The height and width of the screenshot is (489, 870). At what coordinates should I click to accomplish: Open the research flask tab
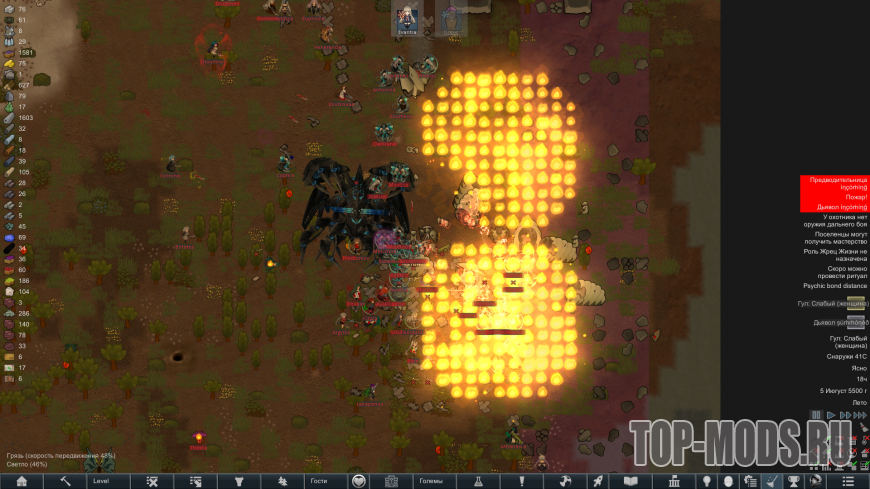(477, 481)
